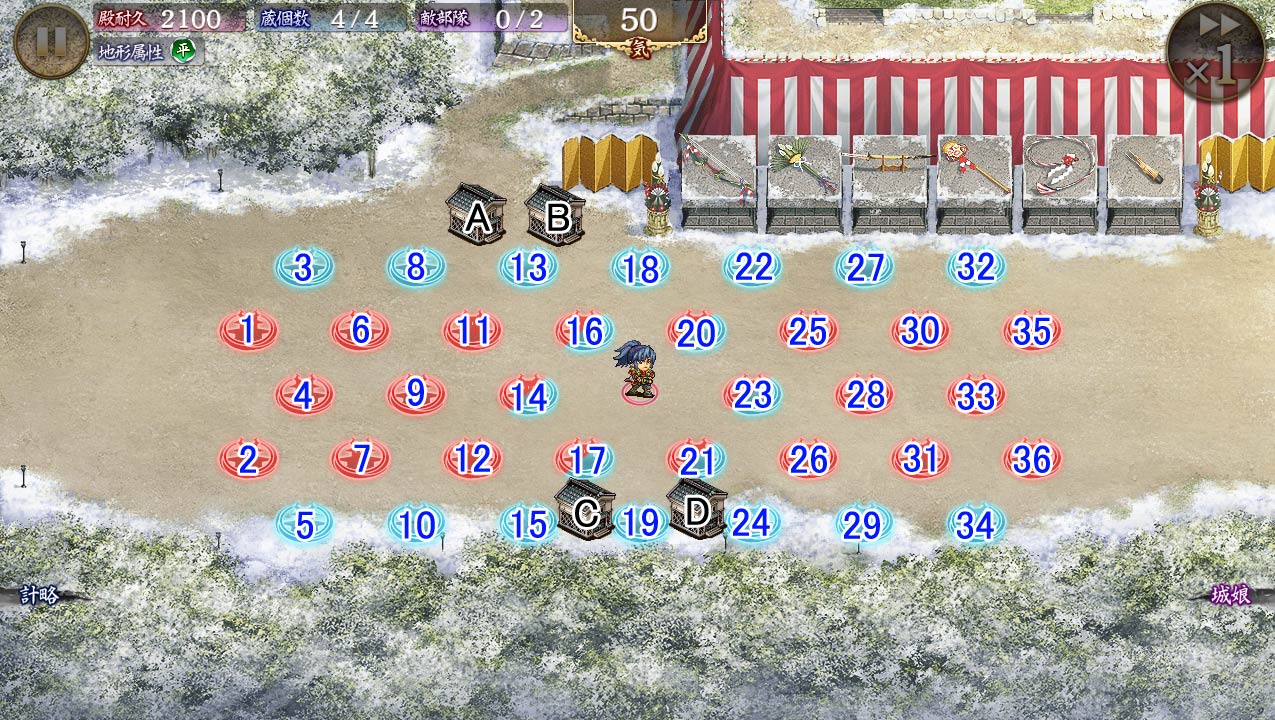
Task: Choose red deployment tile 36
Action: 1032,459
